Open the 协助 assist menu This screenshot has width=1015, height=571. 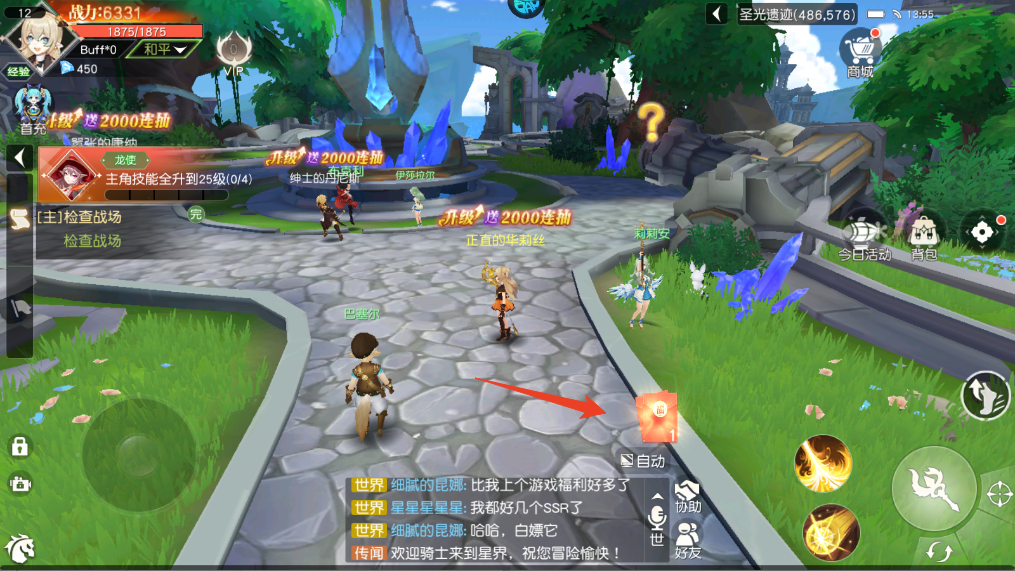(x=688, y=495)
